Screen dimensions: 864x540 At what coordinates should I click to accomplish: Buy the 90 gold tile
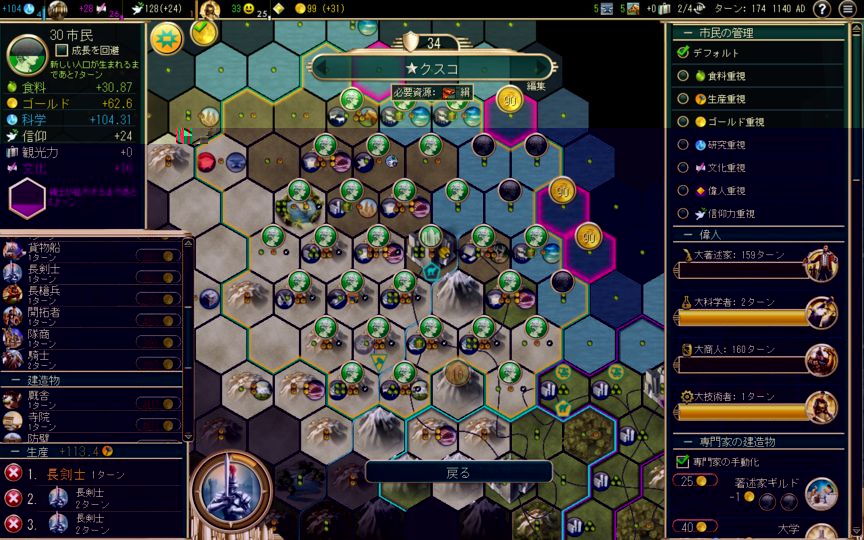point(511,100)
